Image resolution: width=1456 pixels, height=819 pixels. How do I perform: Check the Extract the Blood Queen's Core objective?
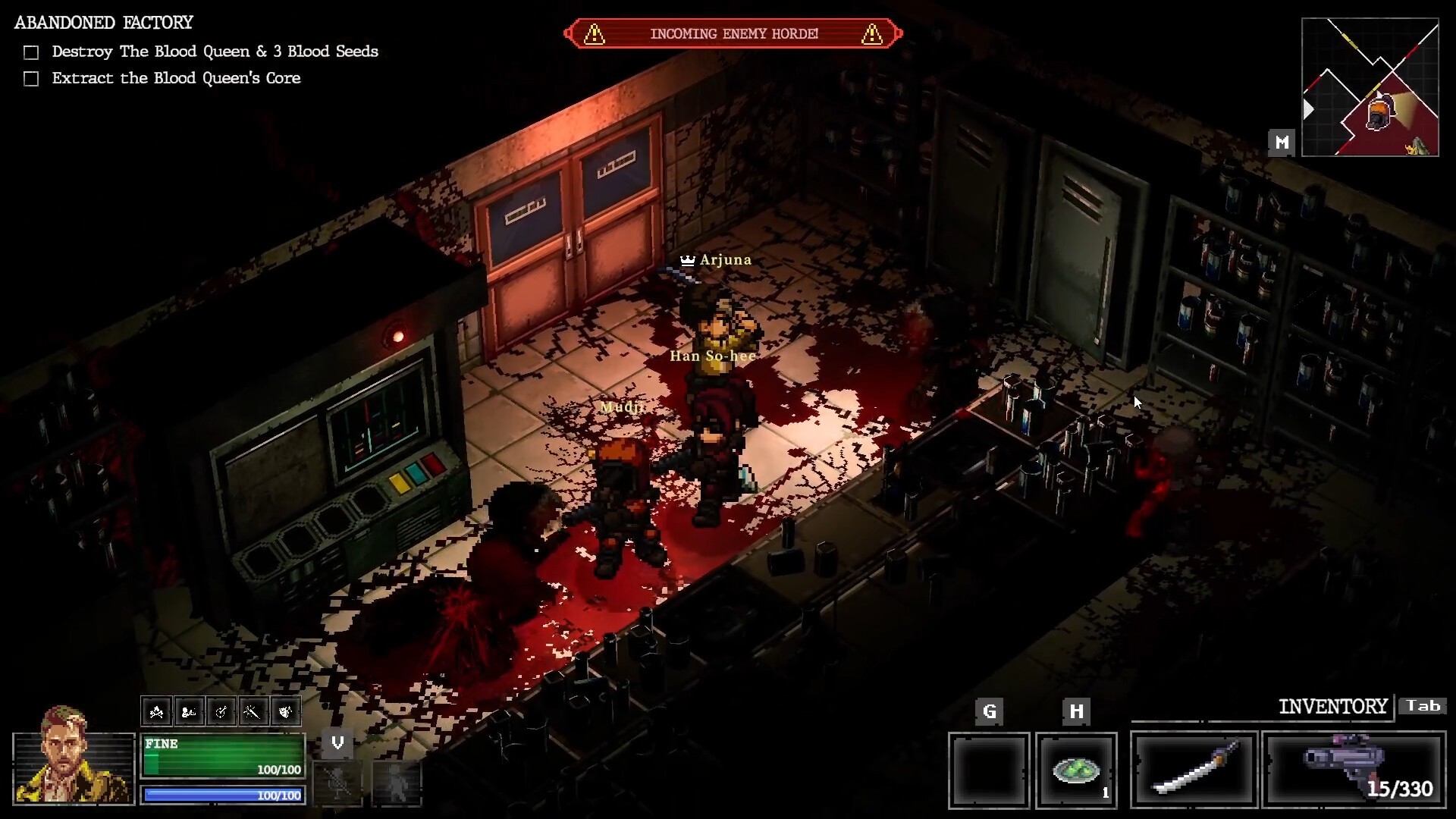[31, 79]
